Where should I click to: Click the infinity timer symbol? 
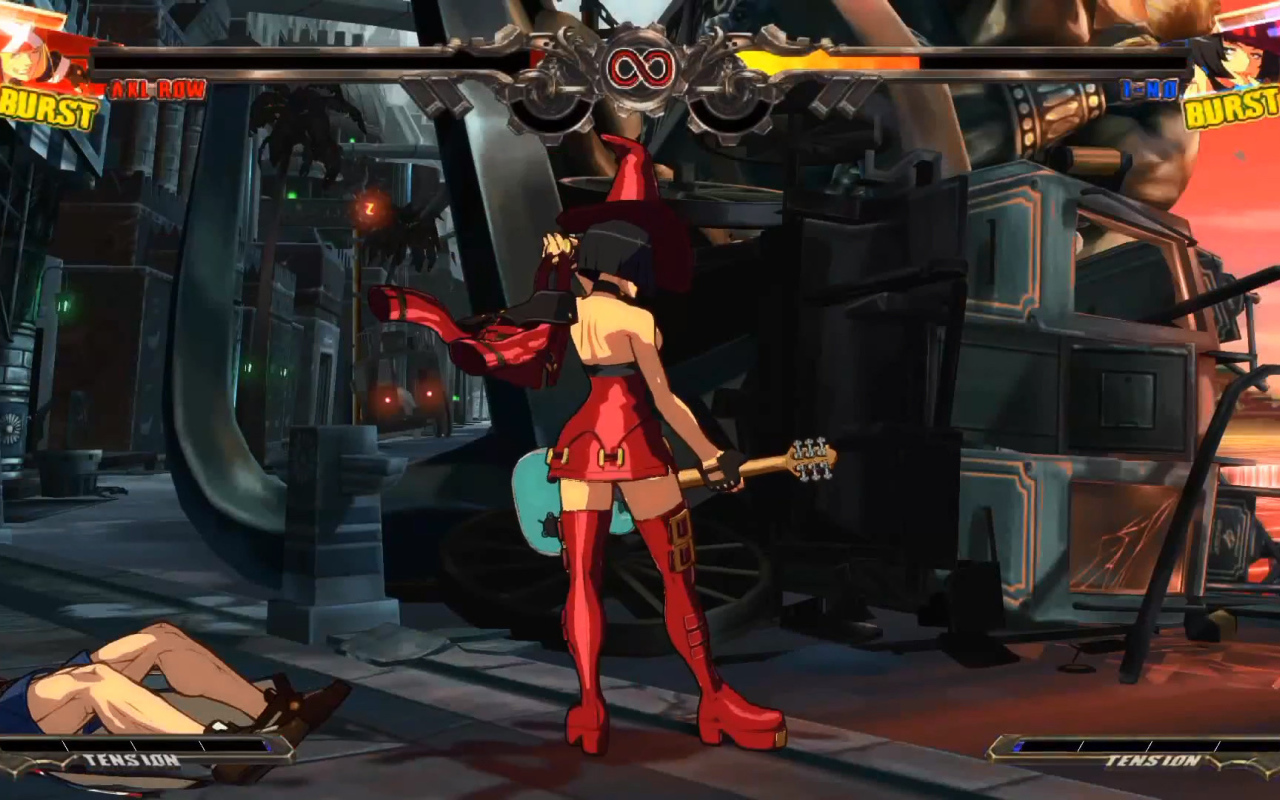click(x=640, y=65)
